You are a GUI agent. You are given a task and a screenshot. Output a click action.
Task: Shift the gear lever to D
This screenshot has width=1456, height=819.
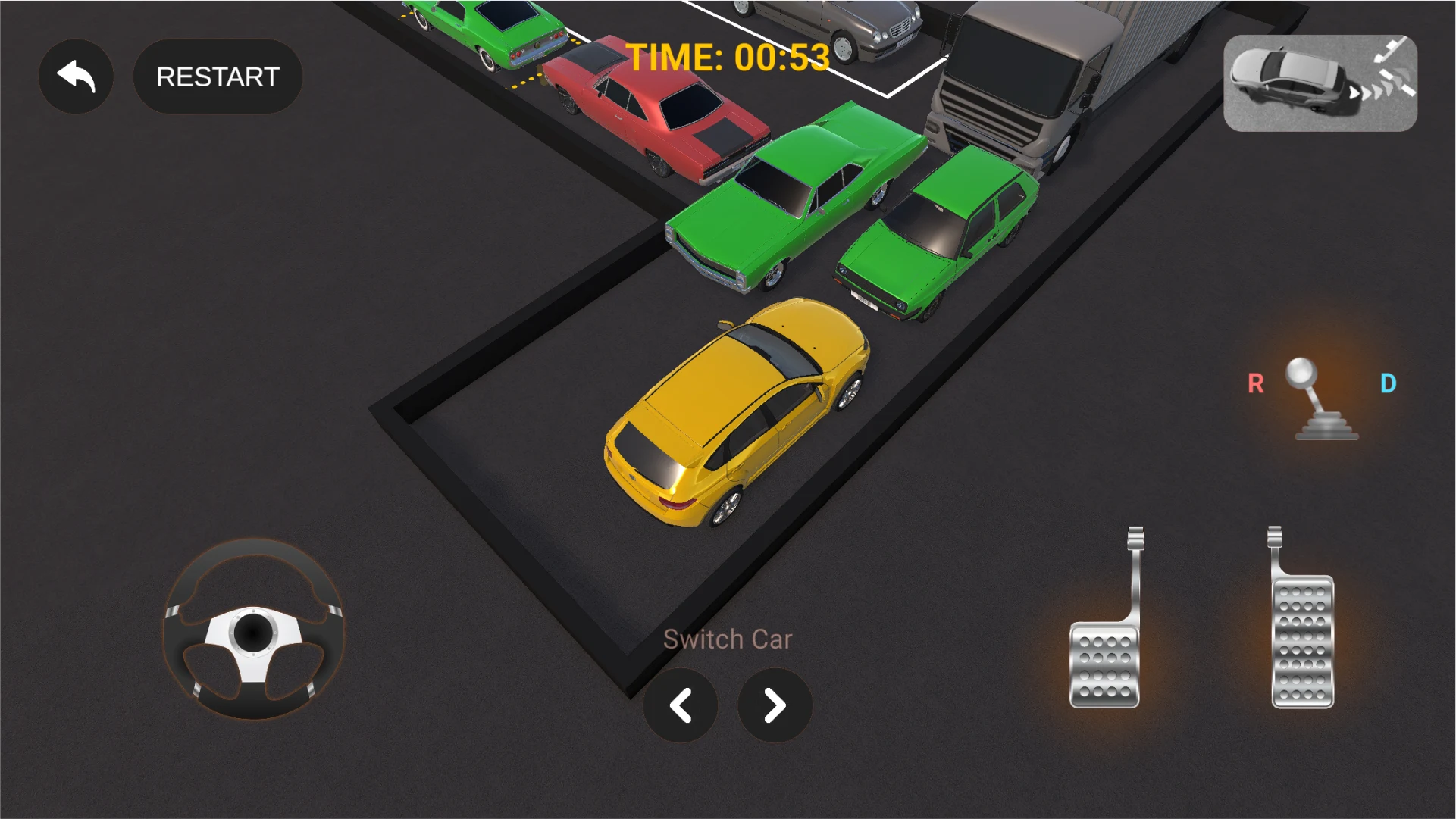pos(1388,383)
